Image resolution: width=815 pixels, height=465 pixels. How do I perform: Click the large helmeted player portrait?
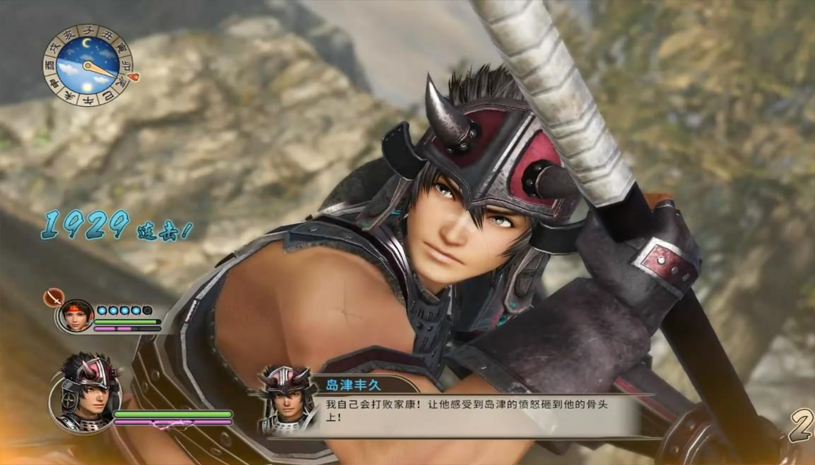83,391
